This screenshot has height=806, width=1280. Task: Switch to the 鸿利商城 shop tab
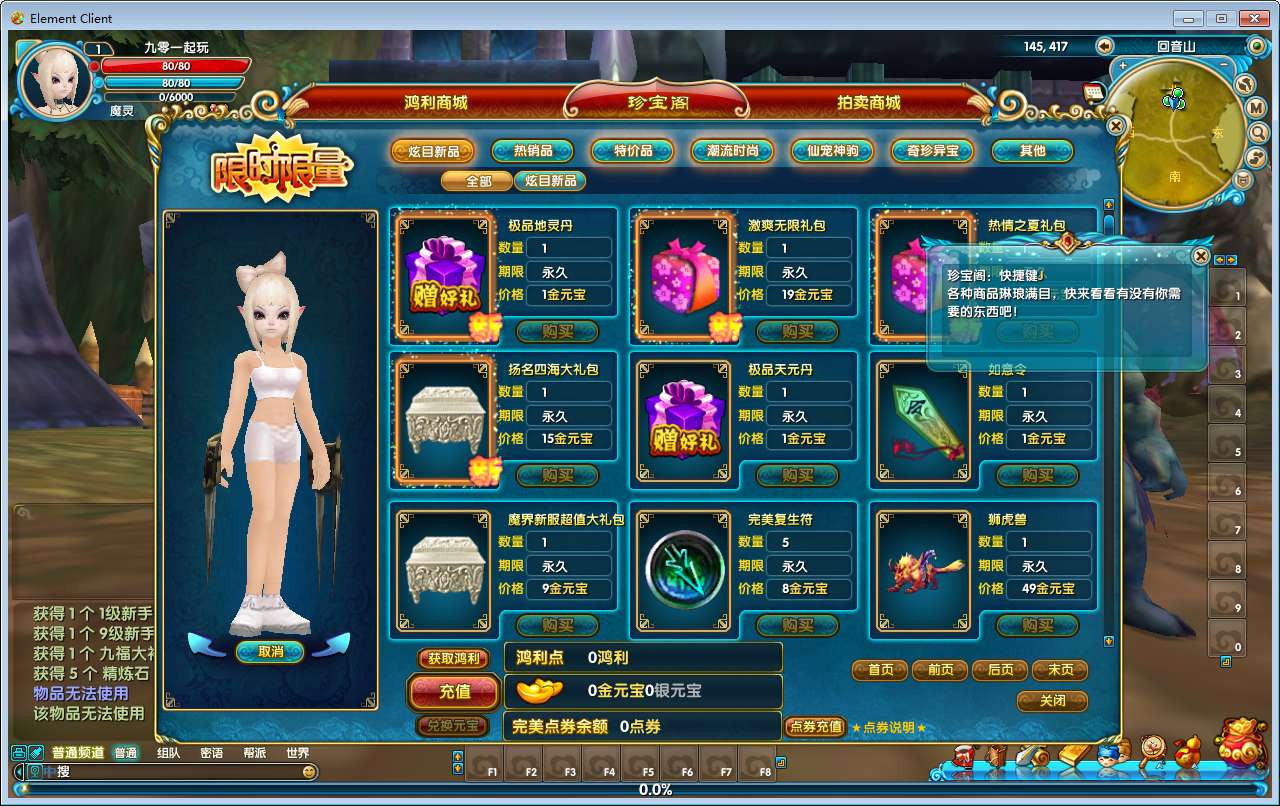(x=435, y=102)
